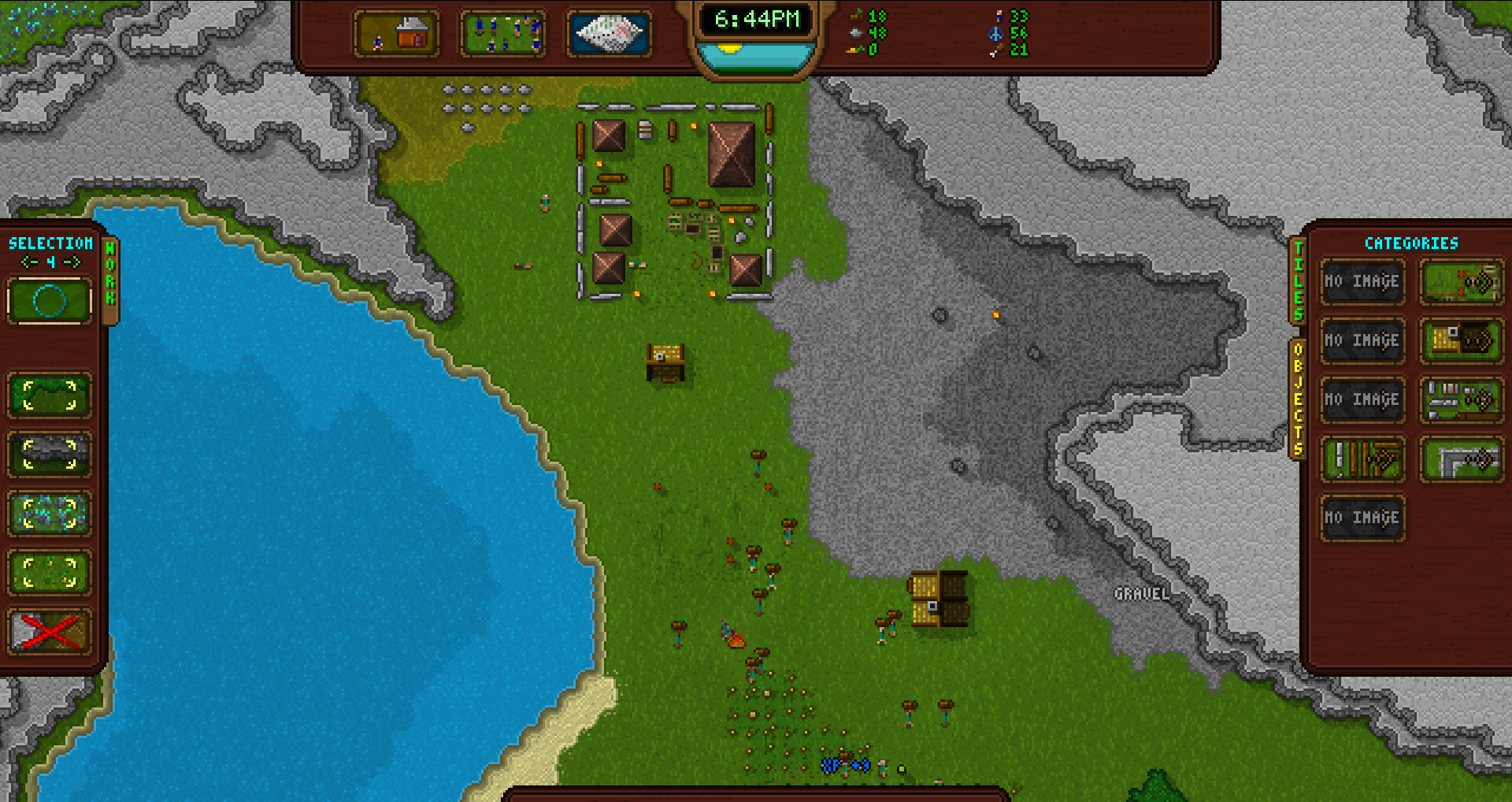
Task: Select the circular selection shape tool
Action: pos(49,299)
